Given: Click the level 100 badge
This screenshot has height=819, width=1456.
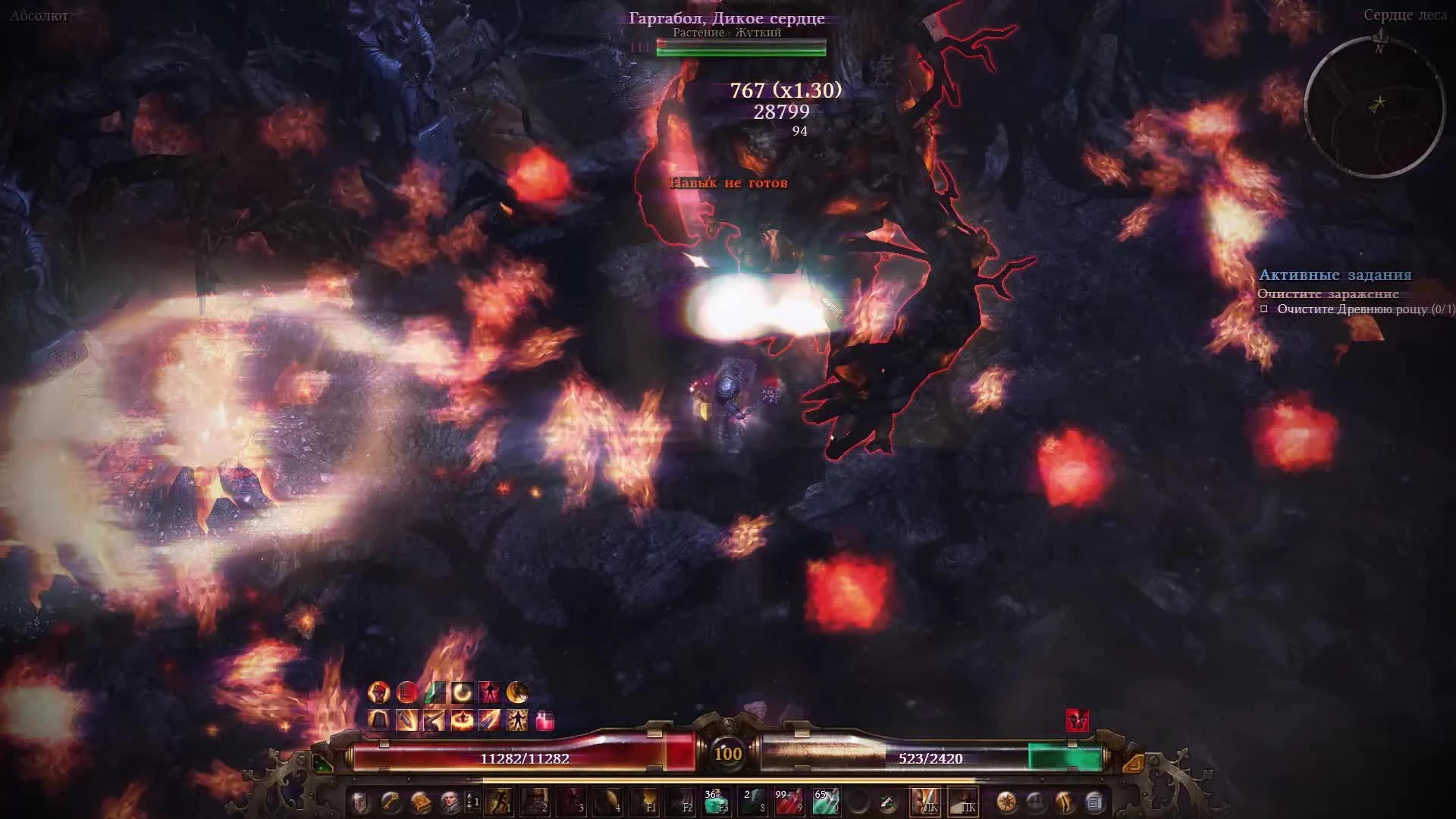Looking at the screenshot, I should [x=728, y=755].
